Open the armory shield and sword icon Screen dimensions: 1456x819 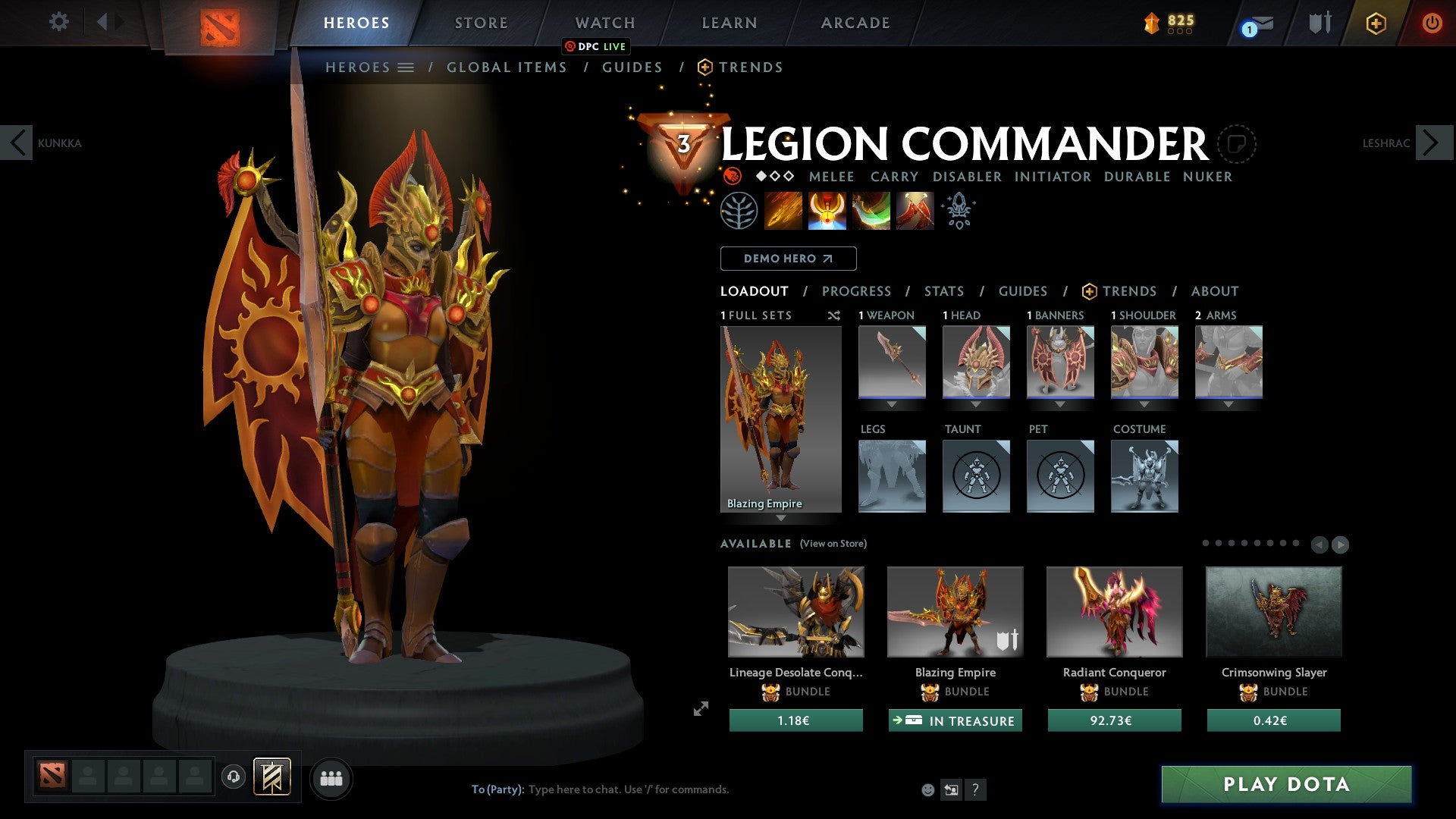pyautogui.click(x=1319, y=23)
